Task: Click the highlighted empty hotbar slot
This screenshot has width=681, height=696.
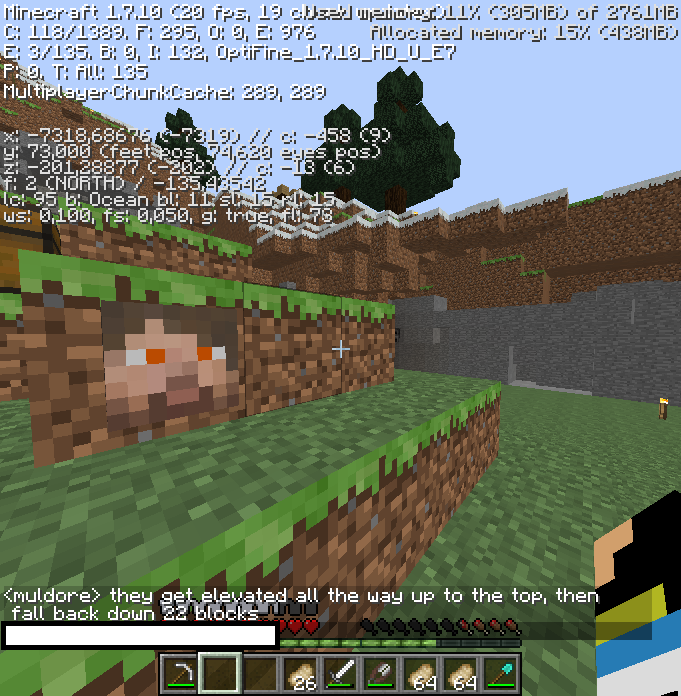Action: 220,674
